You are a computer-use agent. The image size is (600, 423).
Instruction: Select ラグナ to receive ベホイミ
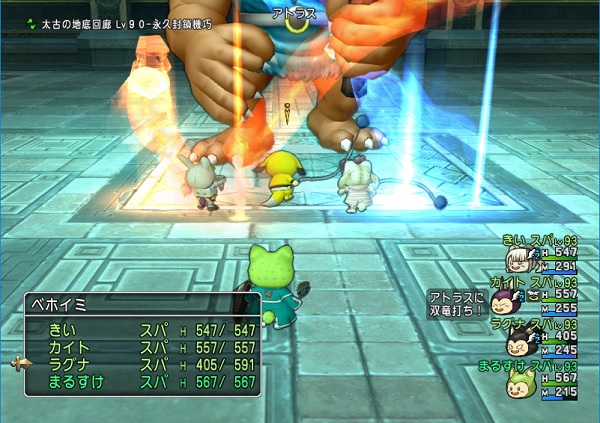coord(140,364)
